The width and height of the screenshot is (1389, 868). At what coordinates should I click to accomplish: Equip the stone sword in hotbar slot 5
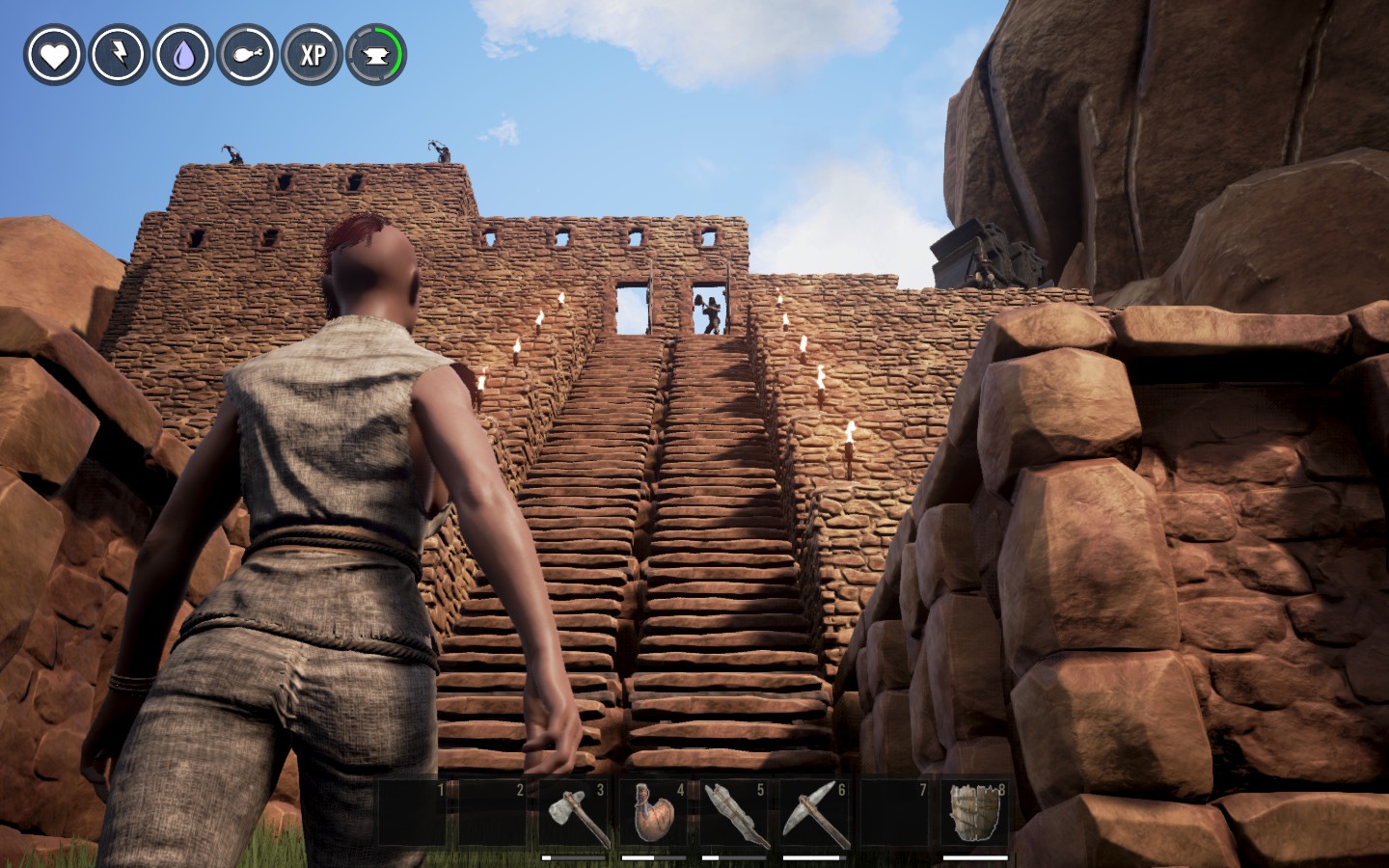coord(735,815)
